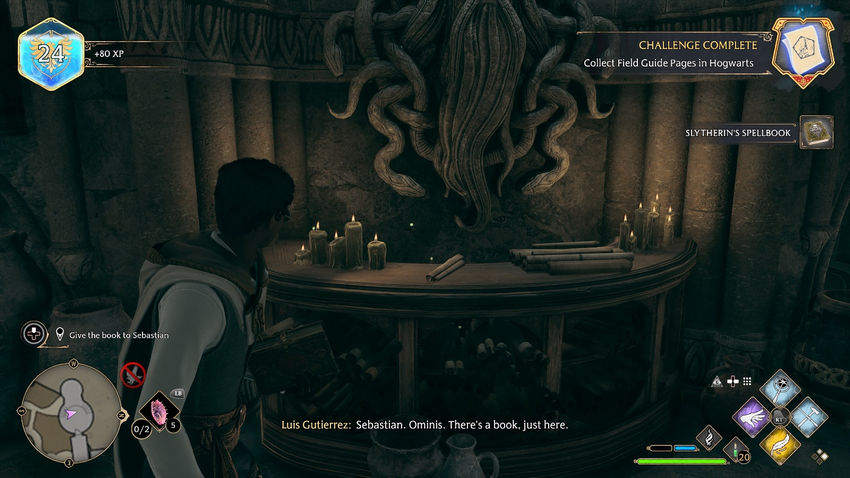
Task: Select the blue hammer repair spell
Action: pyautogui.click(x=808, y=415)
